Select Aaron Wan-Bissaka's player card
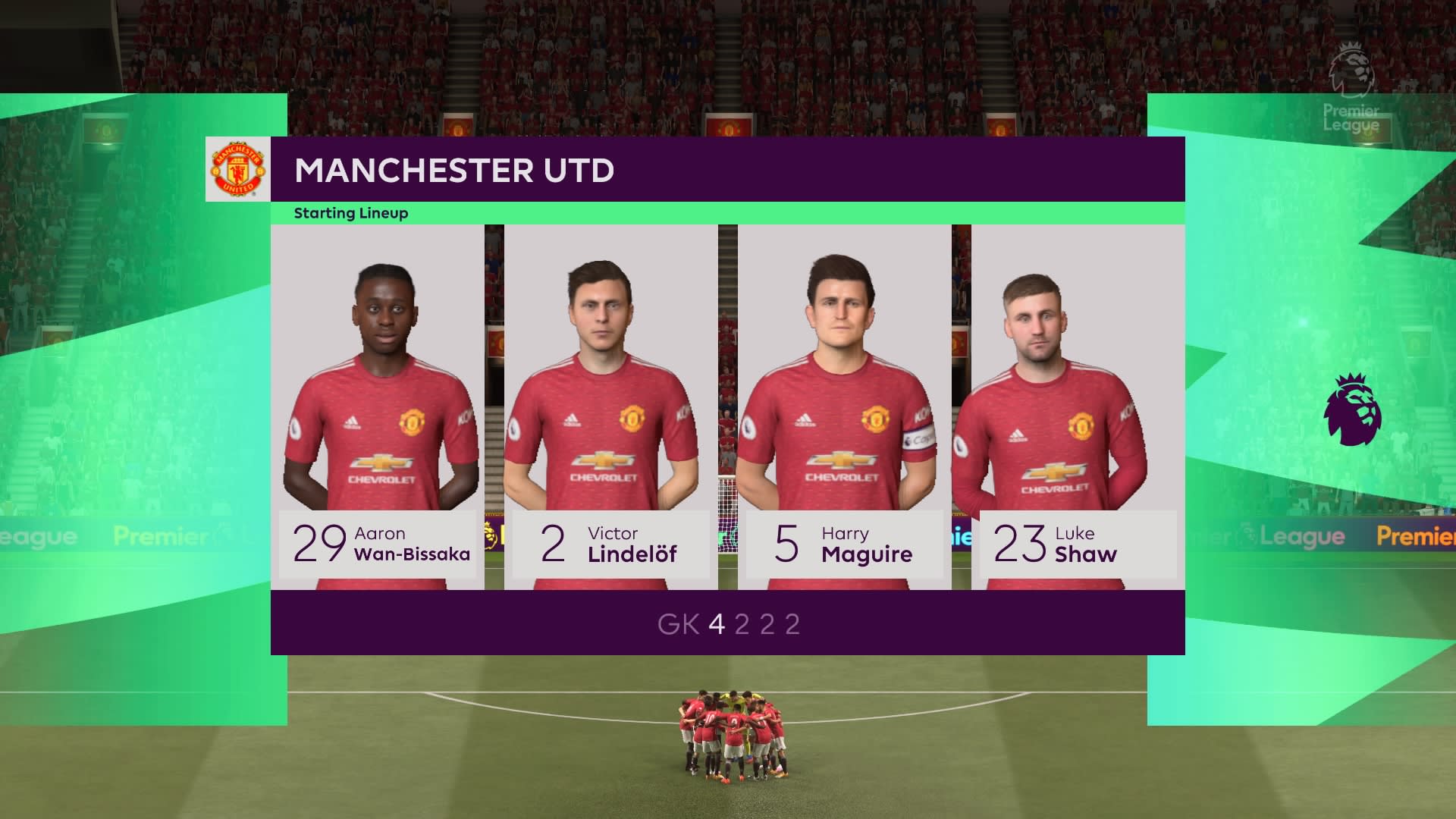Screen dimensions: 1456x819 (x=378, y=407)
